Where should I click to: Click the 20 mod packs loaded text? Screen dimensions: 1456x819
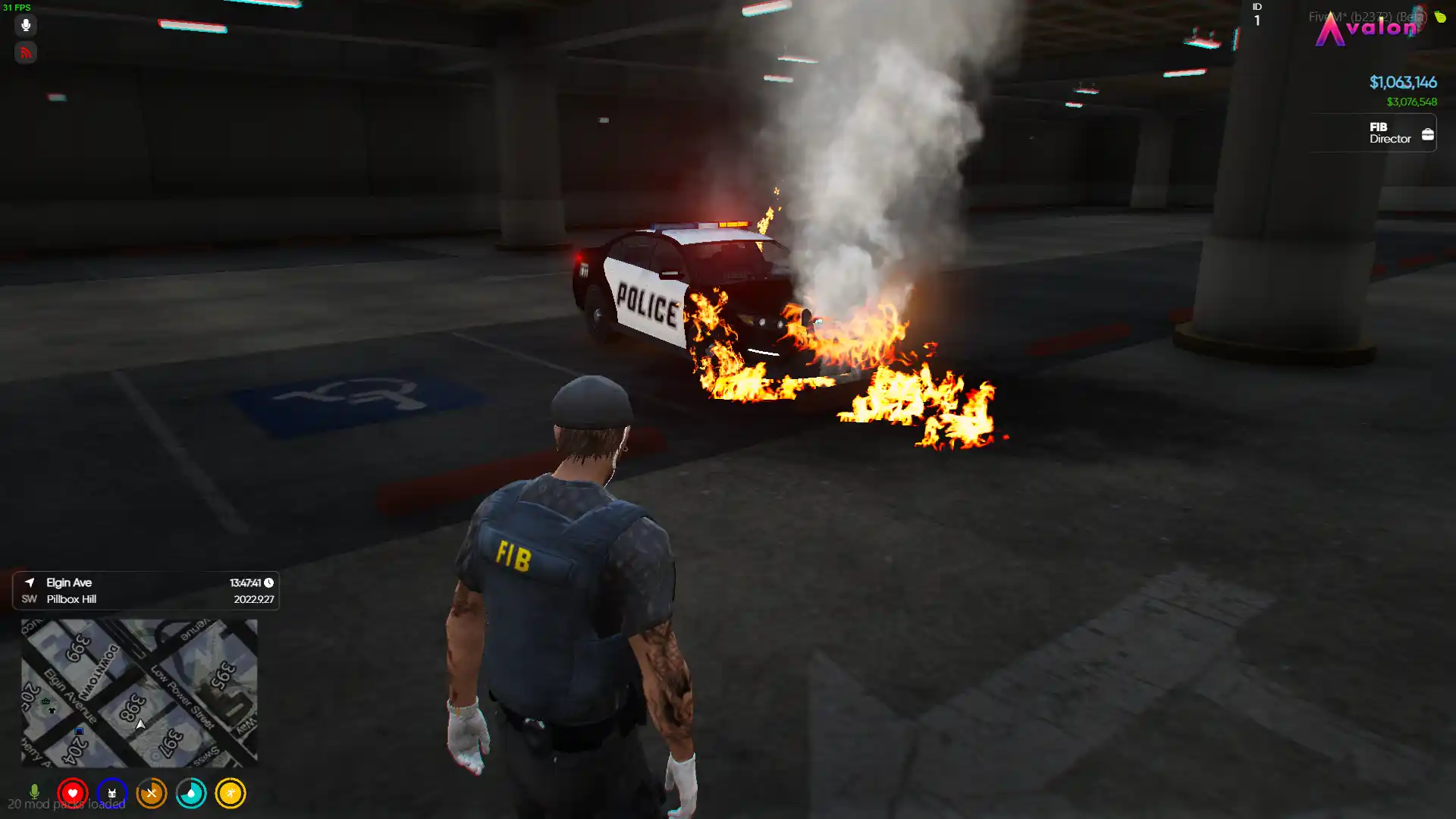point(68,804)
